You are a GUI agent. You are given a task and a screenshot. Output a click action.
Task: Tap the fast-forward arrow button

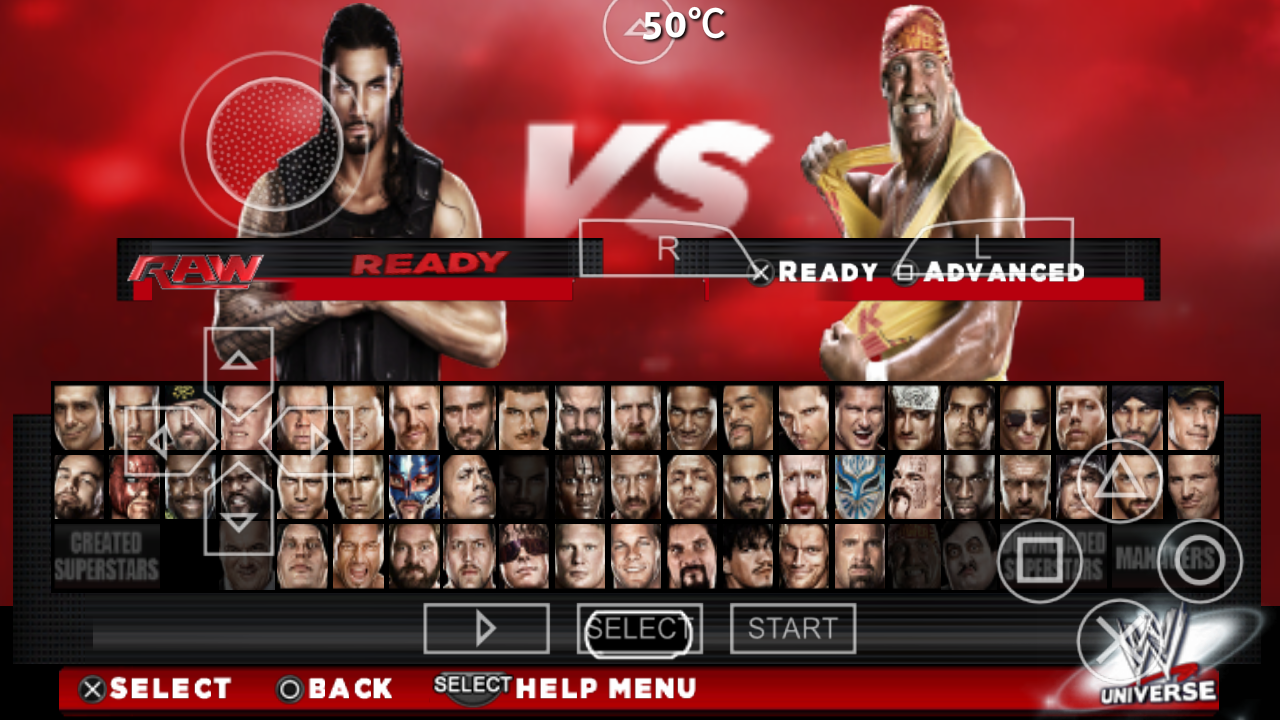pos(486,628)
